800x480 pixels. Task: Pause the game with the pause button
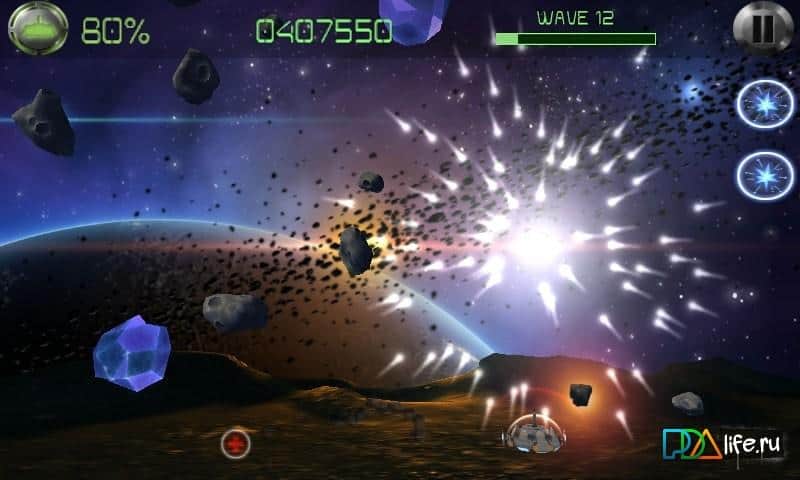click(761, 28)
